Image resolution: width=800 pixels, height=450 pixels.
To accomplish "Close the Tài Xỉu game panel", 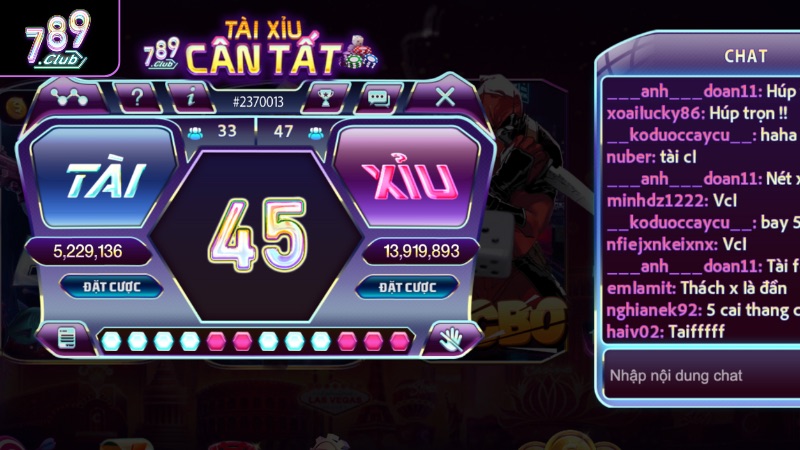I will (446, 97).
